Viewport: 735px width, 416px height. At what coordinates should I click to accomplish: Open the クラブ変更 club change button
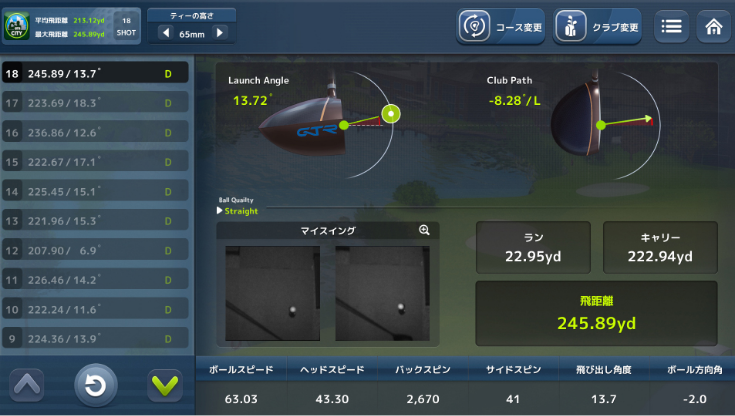[x=597, y=27]
